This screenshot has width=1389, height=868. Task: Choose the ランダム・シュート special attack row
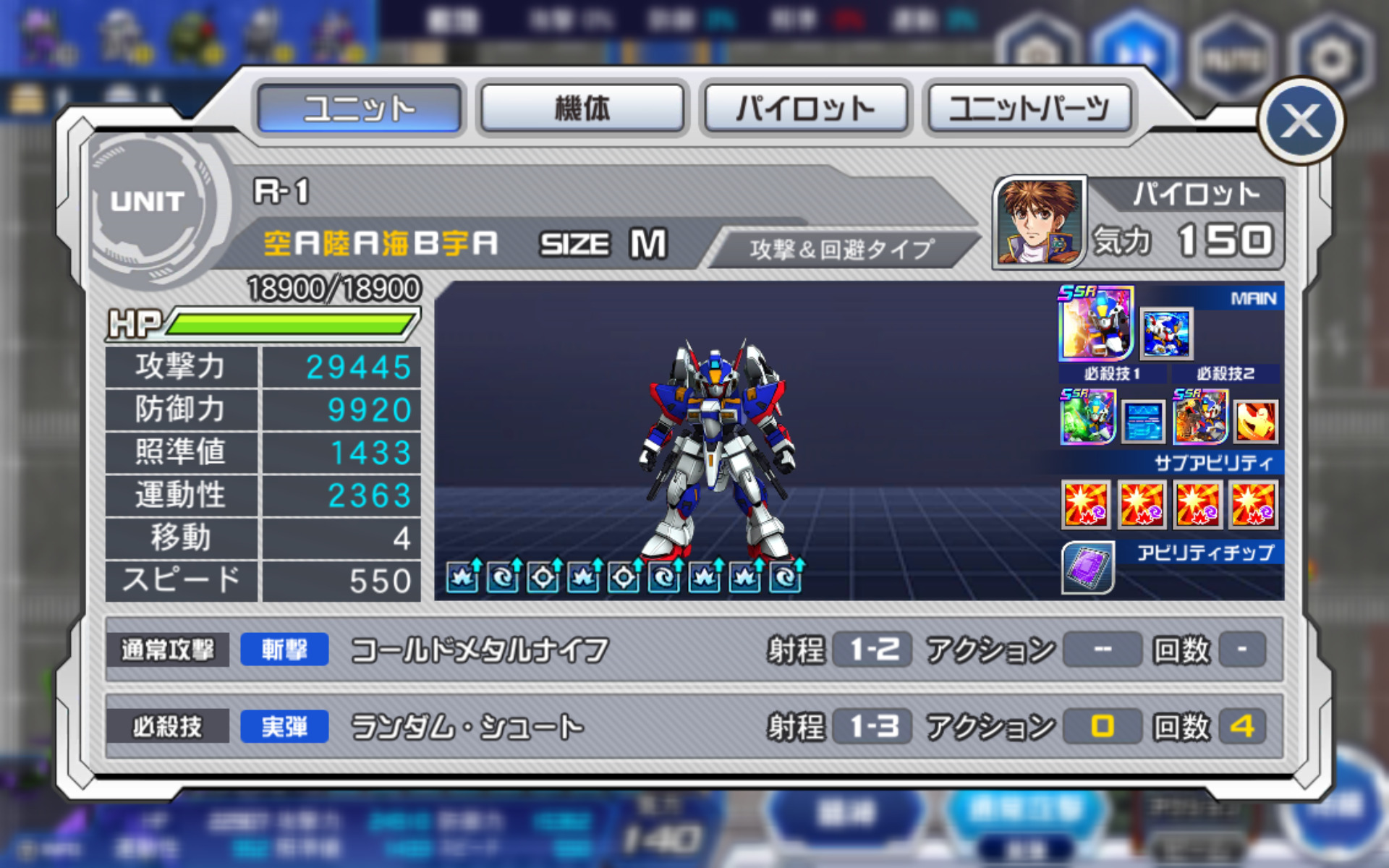coord(693,726)
